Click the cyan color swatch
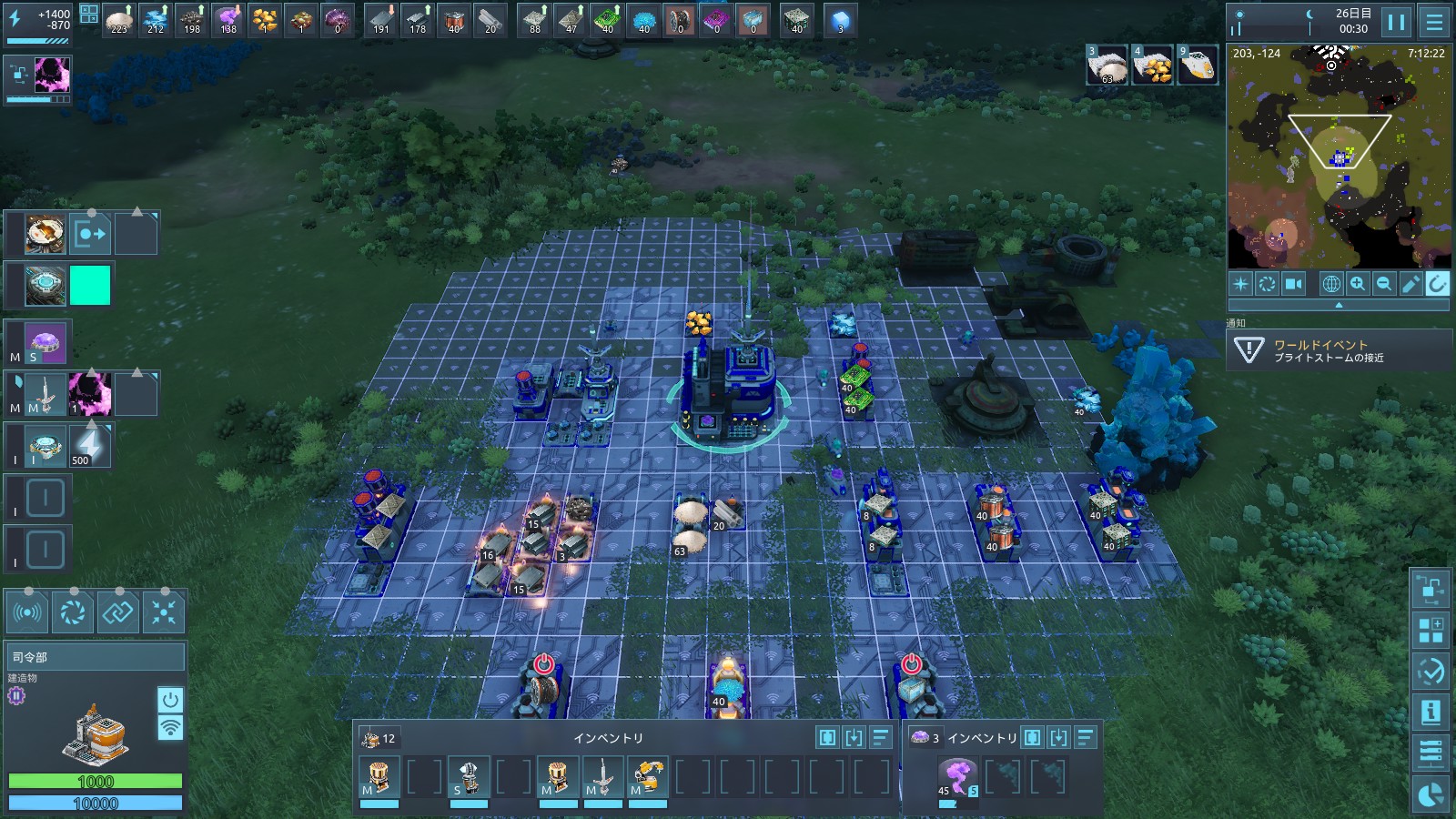Image resolution: width=1456 pixels, height=819 pixels. (x=90, y=286)
